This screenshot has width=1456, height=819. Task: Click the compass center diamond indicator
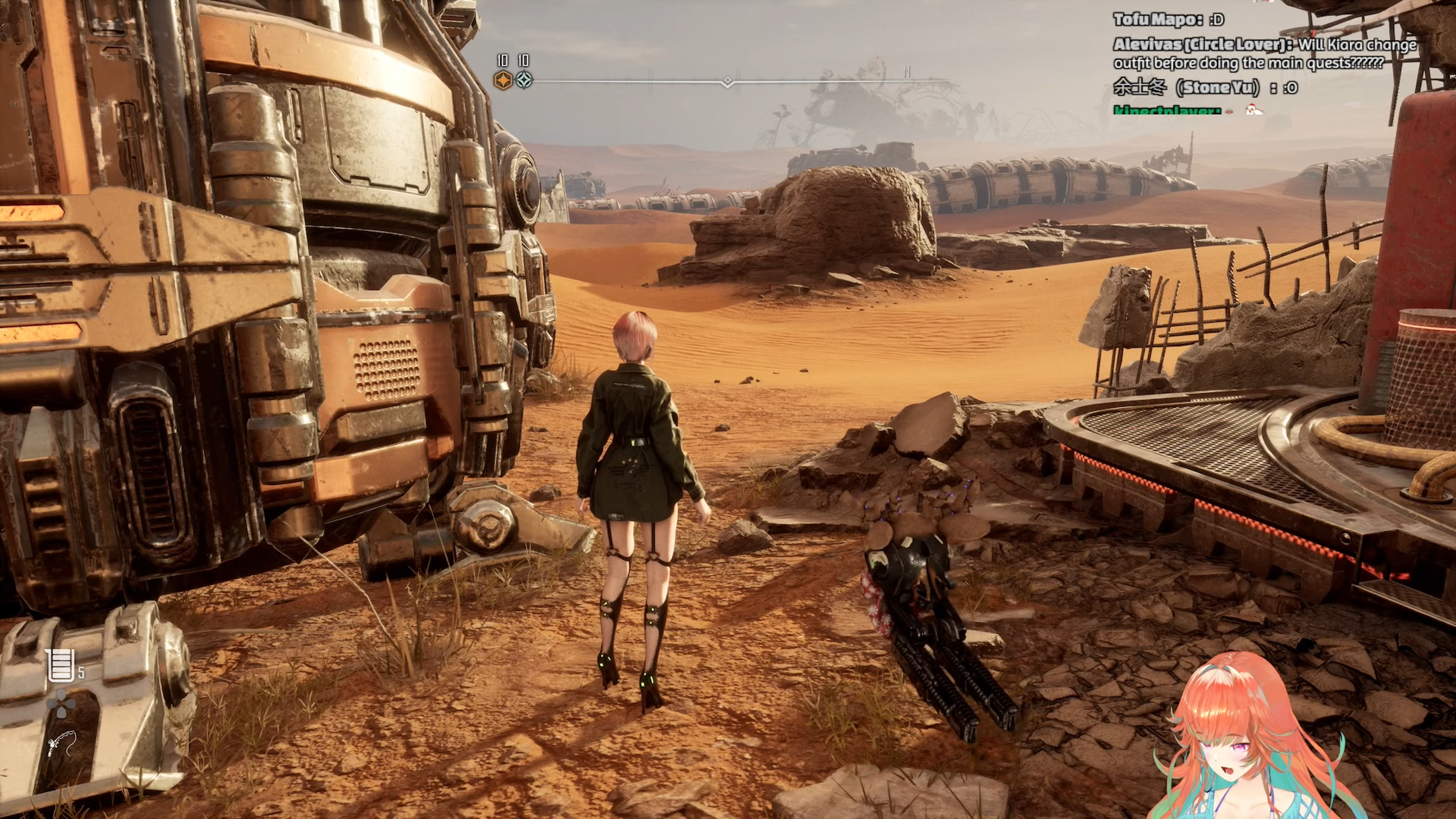[x=727, y=82]
